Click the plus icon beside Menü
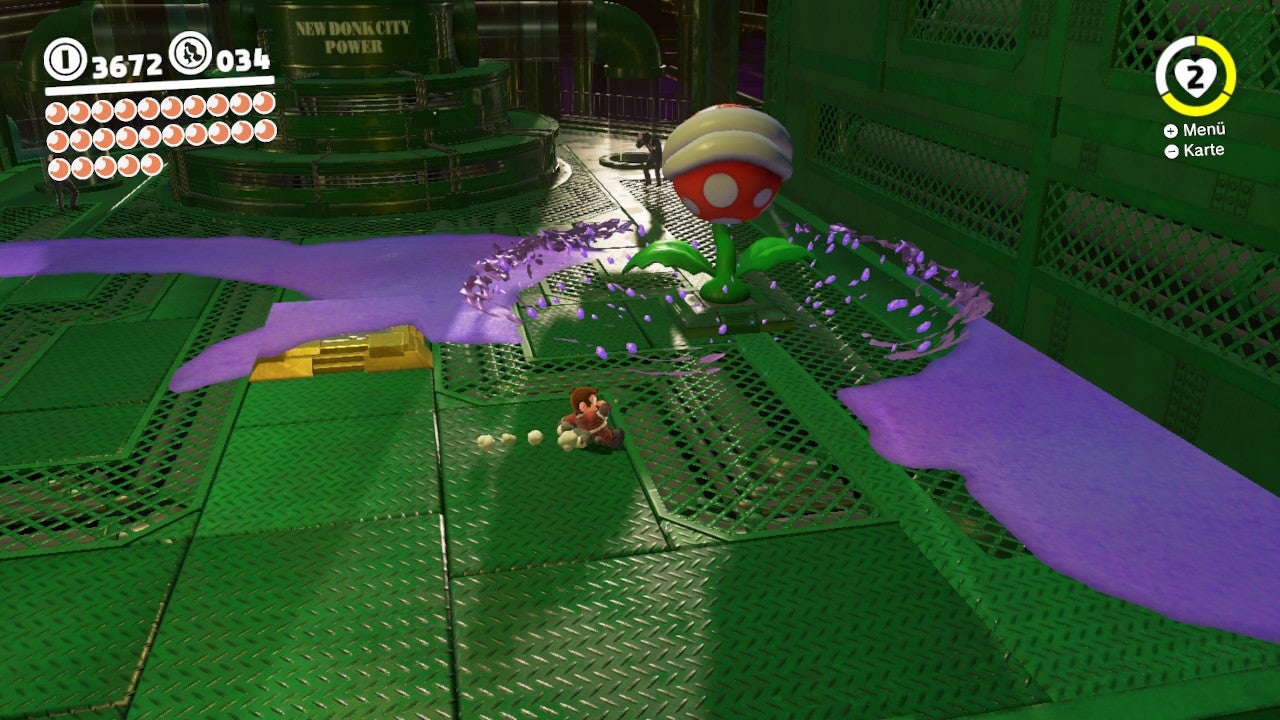 pyautogui.click(x=1170, y=130)
